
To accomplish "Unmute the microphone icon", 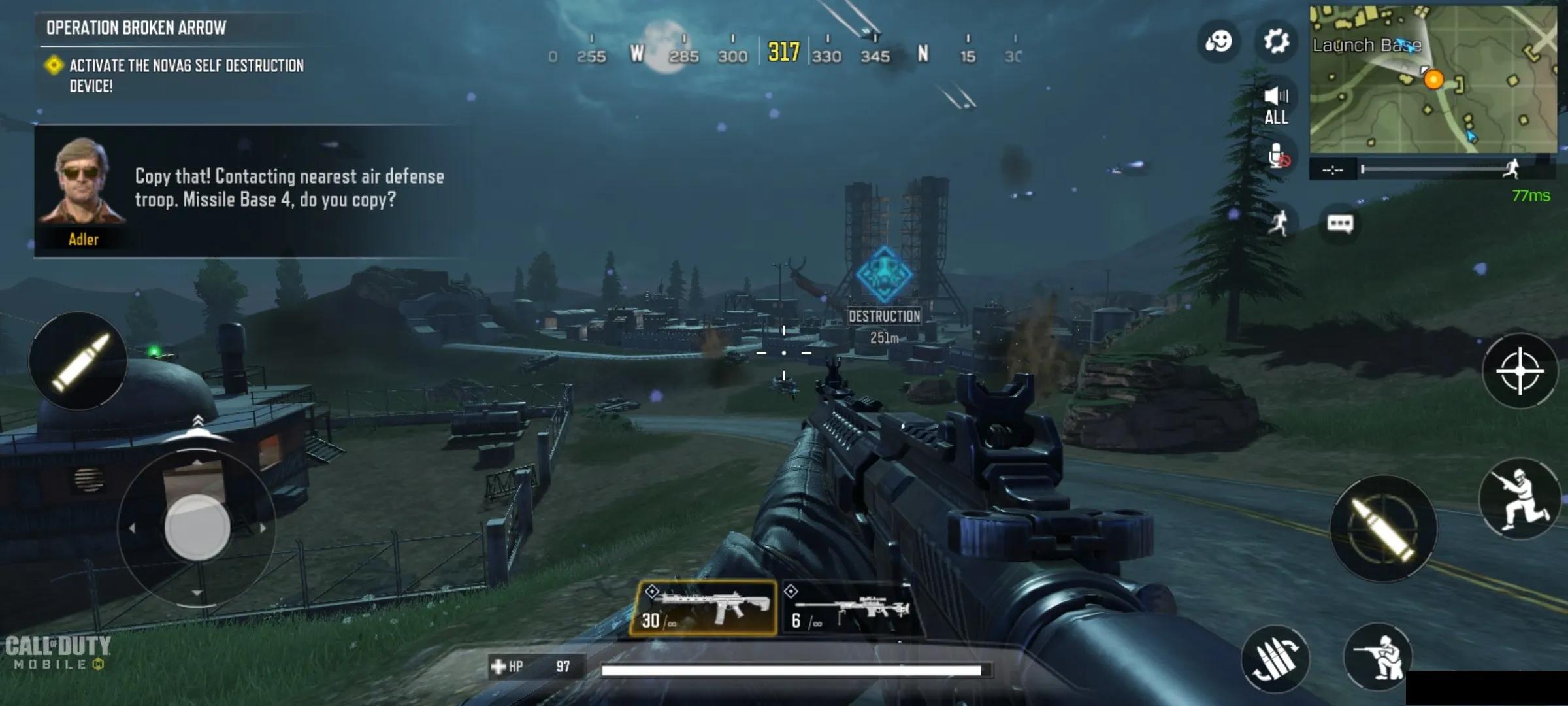I will pyautogui.click(x=1278, y=157).
